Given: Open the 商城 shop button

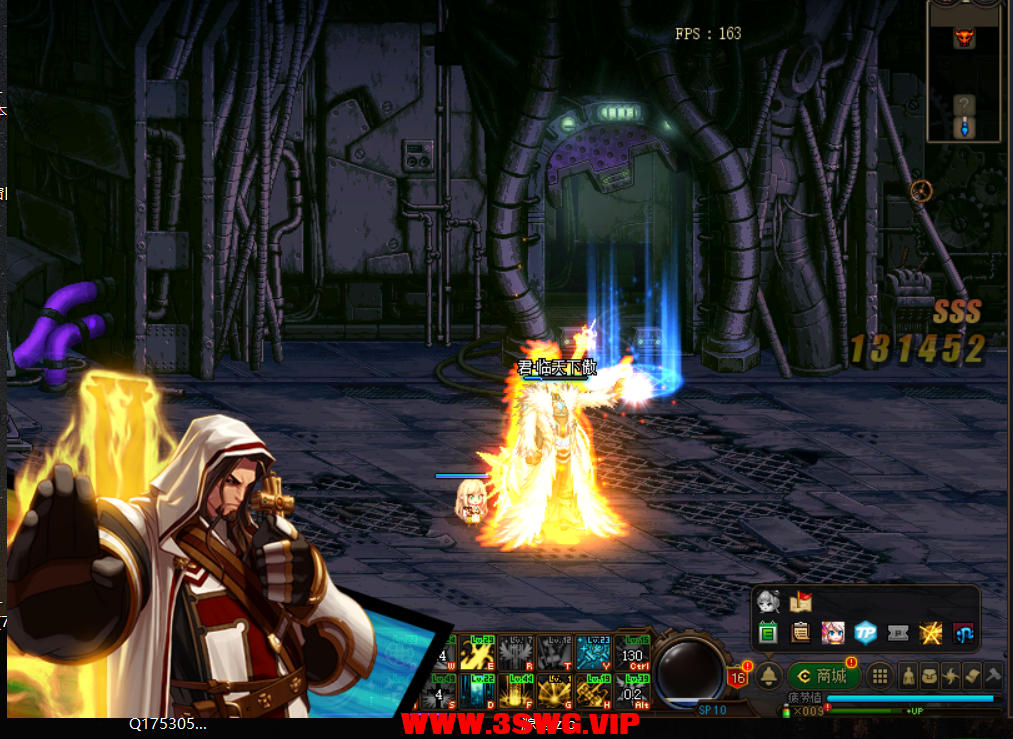Looking at the screenshot, I should click(x=823, y=676).
